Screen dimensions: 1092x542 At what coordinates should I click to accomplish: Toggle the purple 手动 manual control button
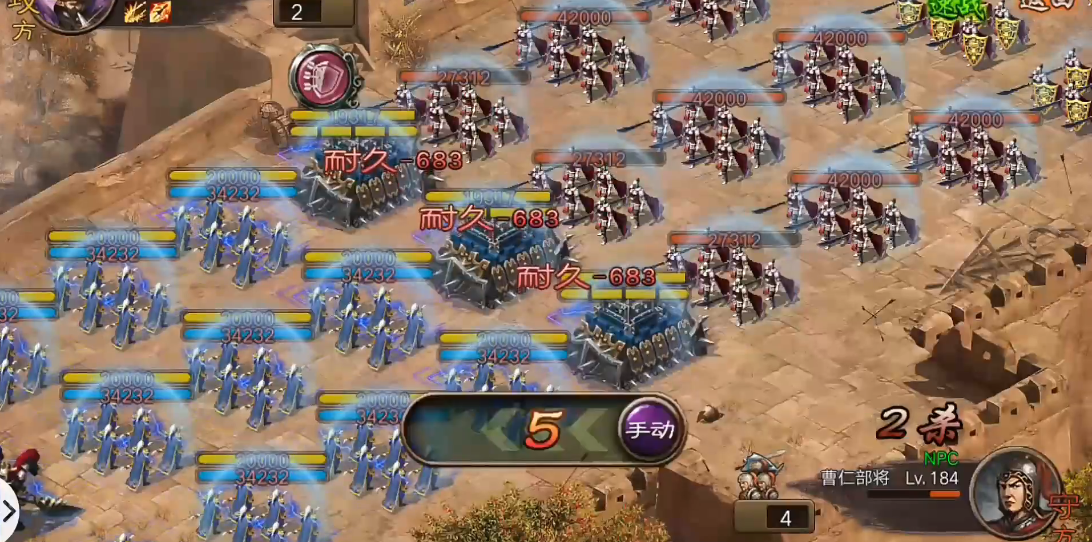pyautogui.click(x=650, y=430)
